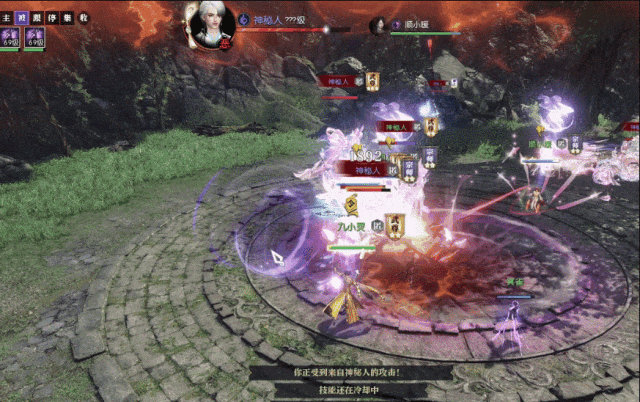Image resolution: width=640 pixels, height=402 pixels.
Task: Click the purple-highlighted command button beside 主
Action: (x=21, y=18)
